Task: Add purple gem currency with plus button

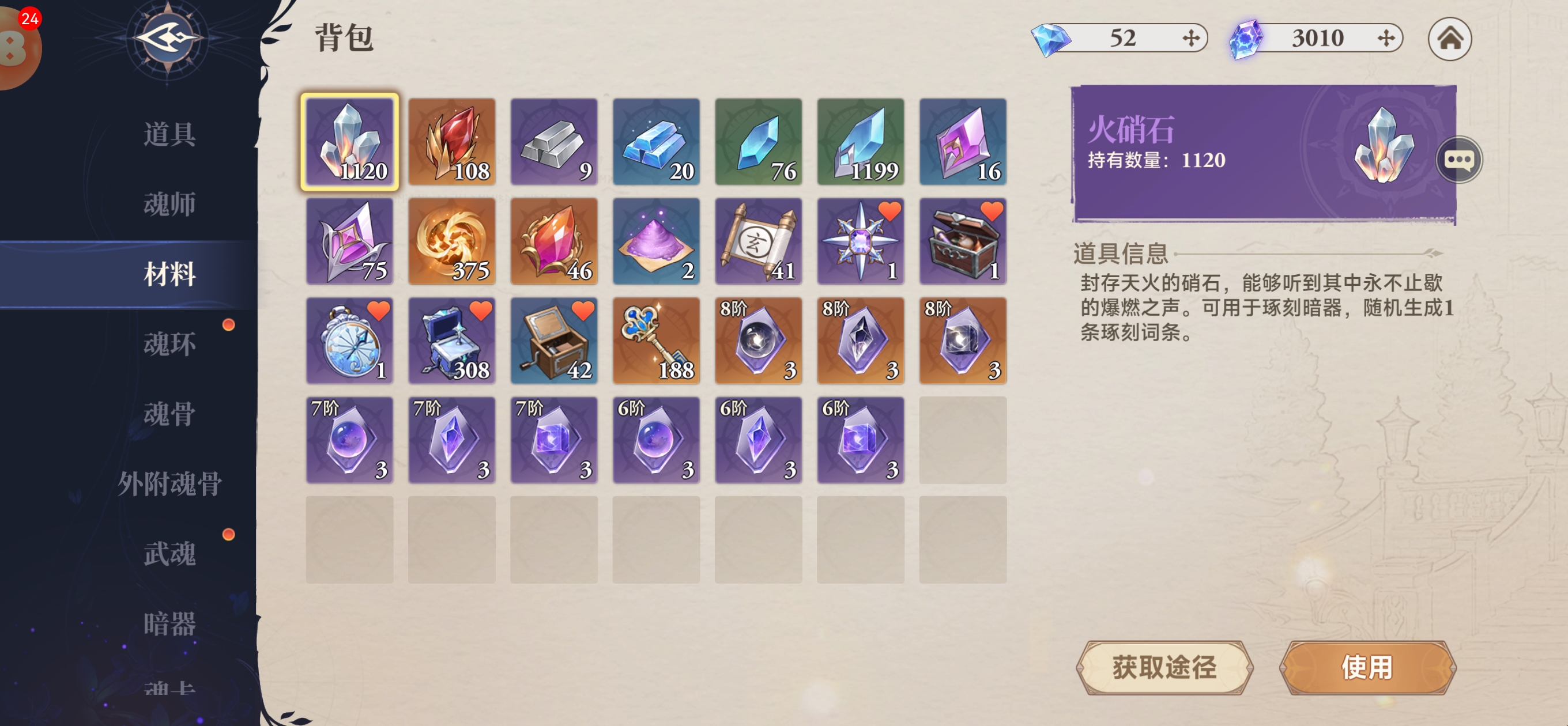Action: click(x=1385, y=39)
